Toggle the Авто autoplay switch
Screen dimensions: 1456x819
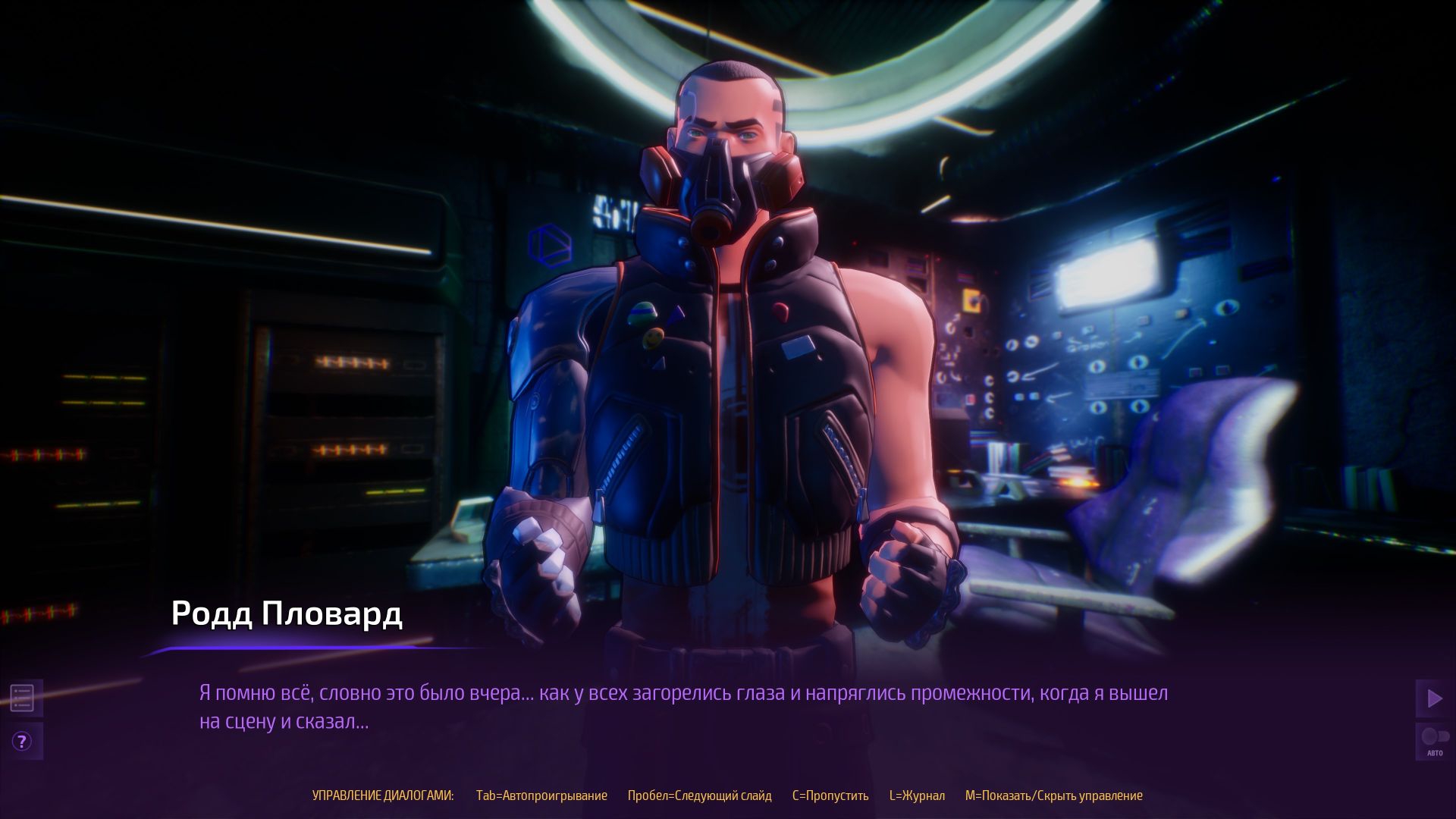[1433, 741]
